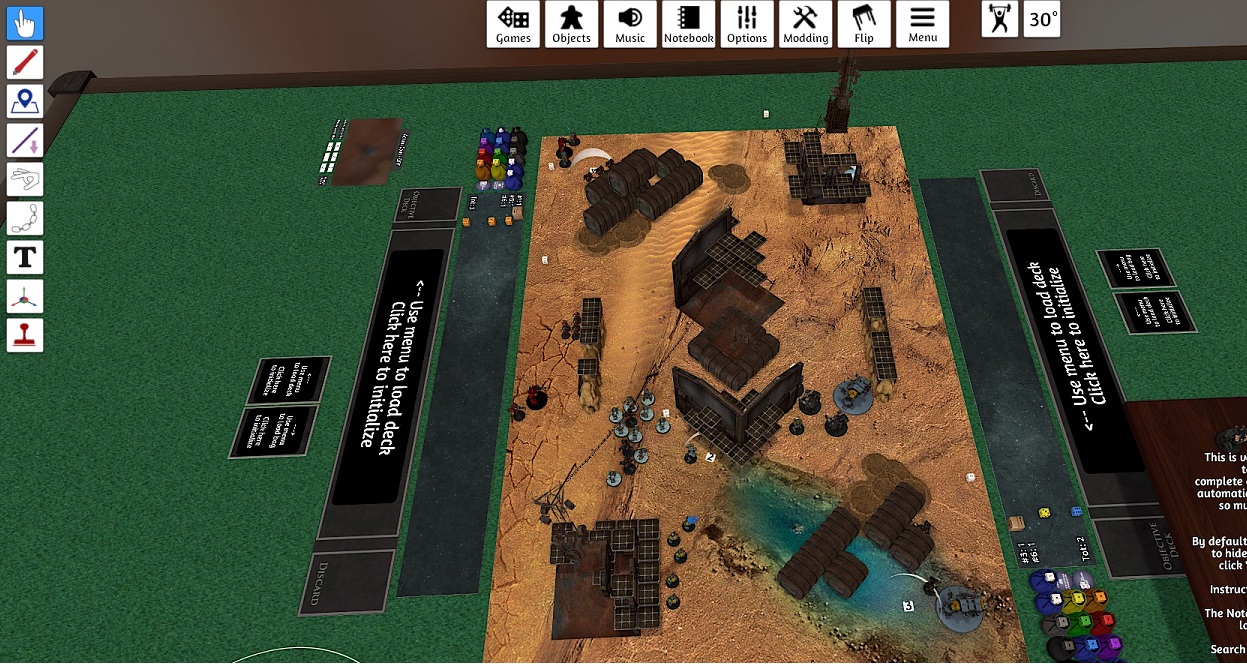Choose the flick finger tool
This screenshot has width=1247, height=664.
[x=25, y=179]
